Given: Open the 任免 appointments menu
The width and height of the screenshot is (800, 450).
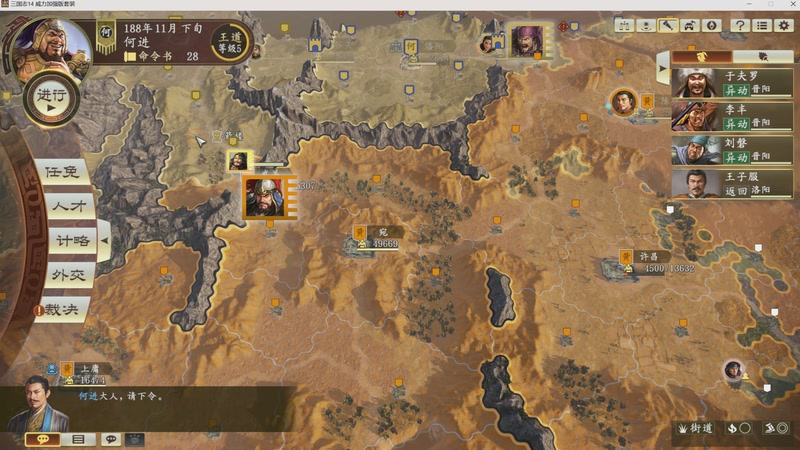Looking at the screenshot, I should click(x=60, y=172).
